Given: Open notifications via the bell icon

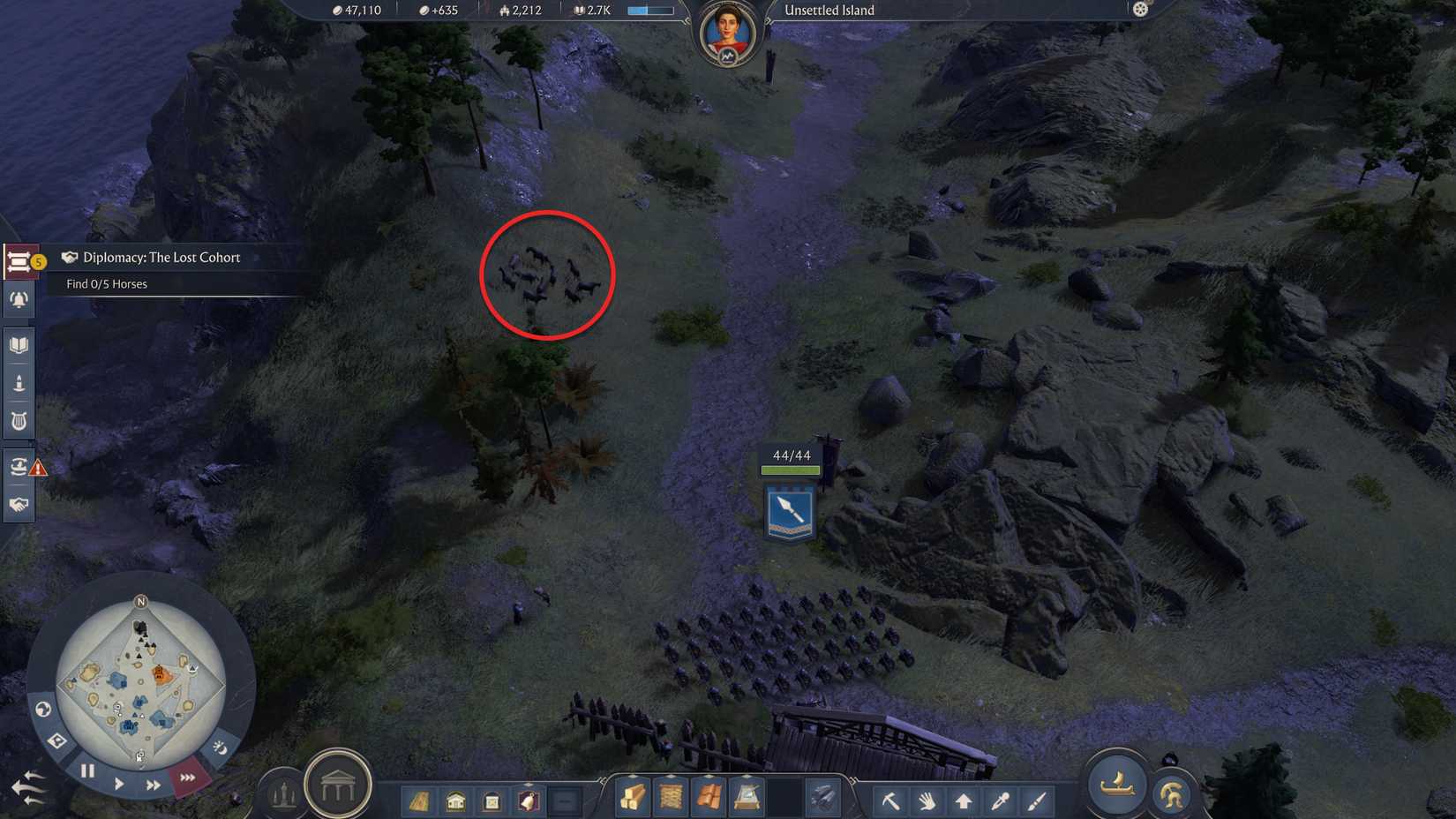Looking at the screenshot, I should (19, 300).
